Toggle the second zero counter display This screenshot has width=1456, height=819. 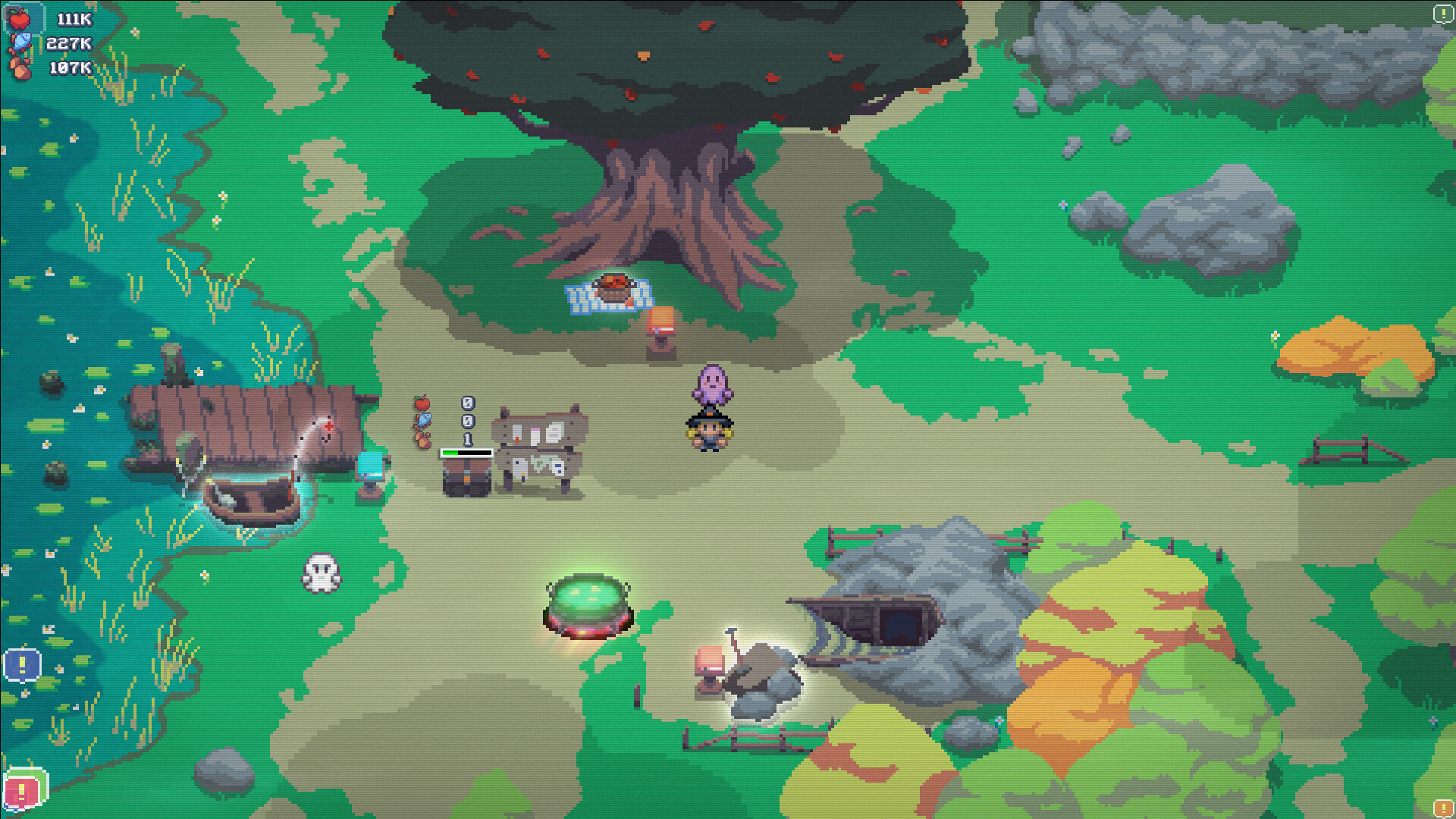(468, 422)
